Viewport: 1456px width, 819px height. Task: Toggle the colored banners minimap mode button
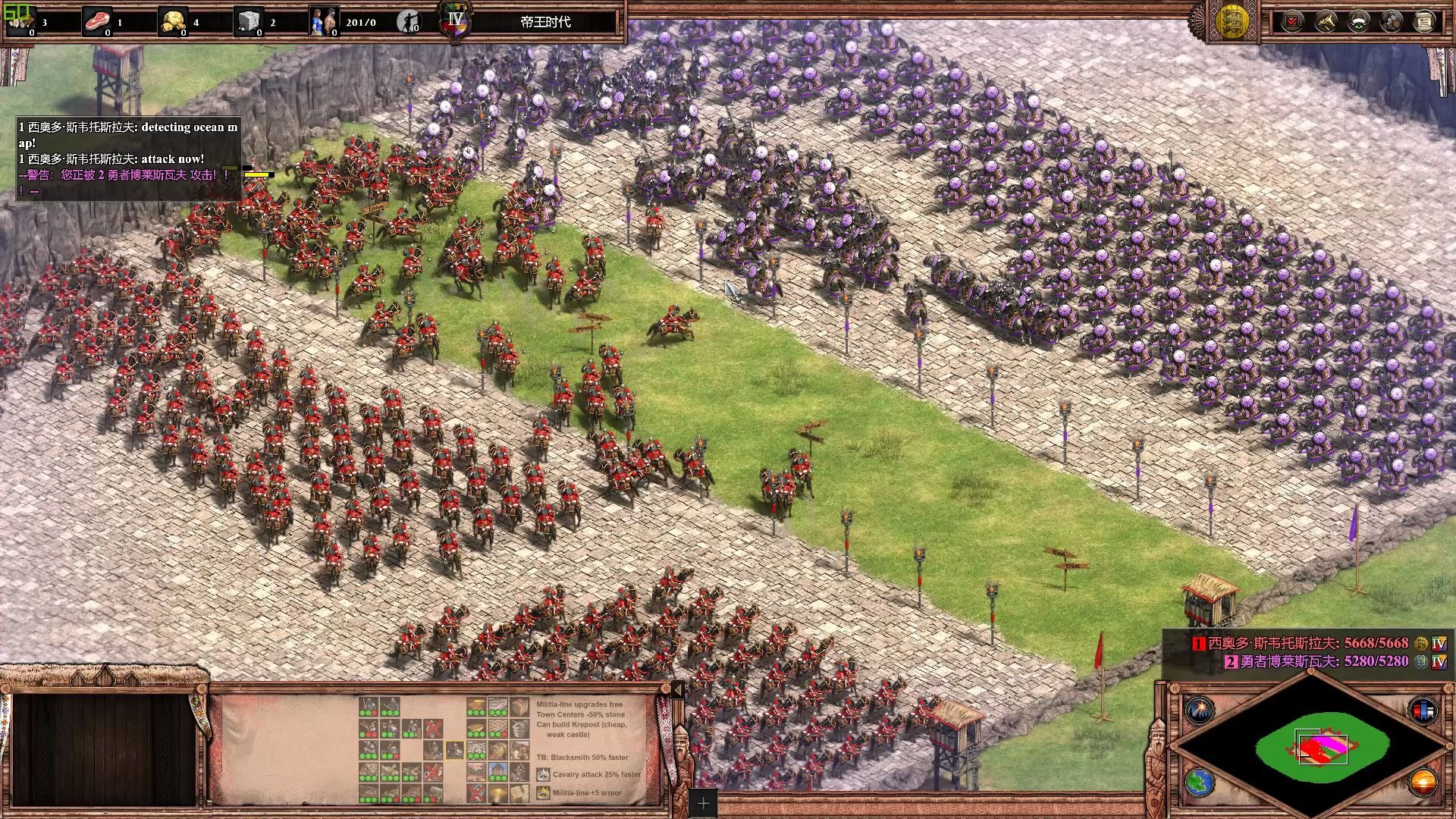[x=1423, y=711]
